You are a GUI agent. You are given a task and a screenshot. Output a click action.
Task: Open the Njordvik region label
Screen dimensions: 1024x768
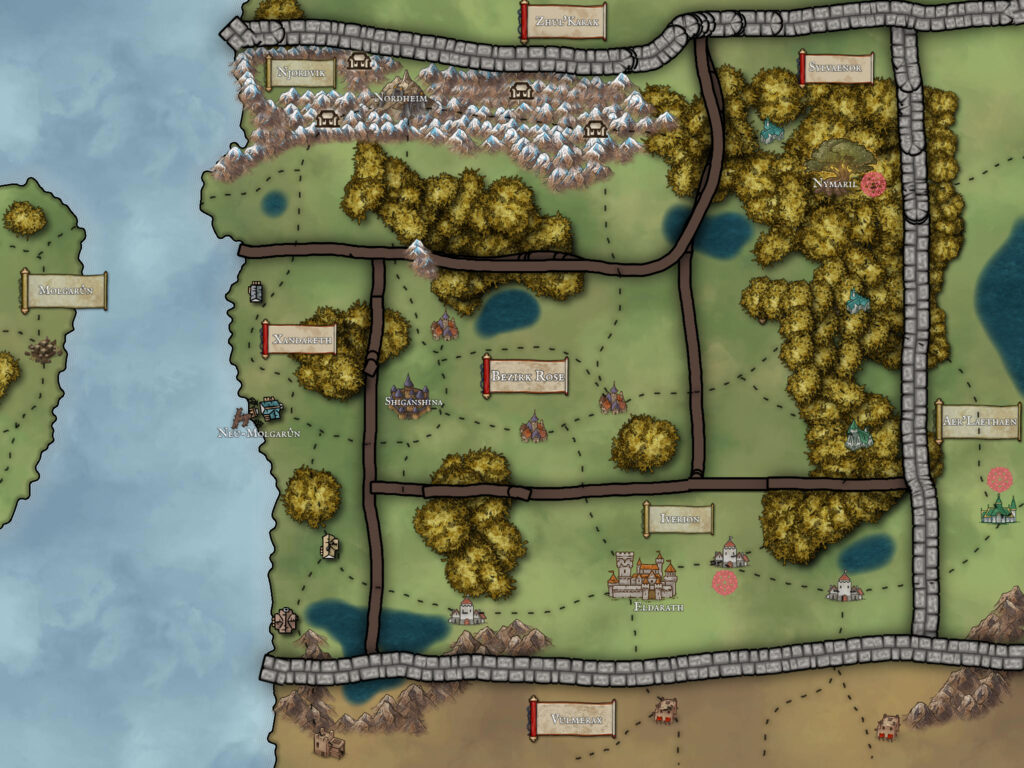point(301,72)
